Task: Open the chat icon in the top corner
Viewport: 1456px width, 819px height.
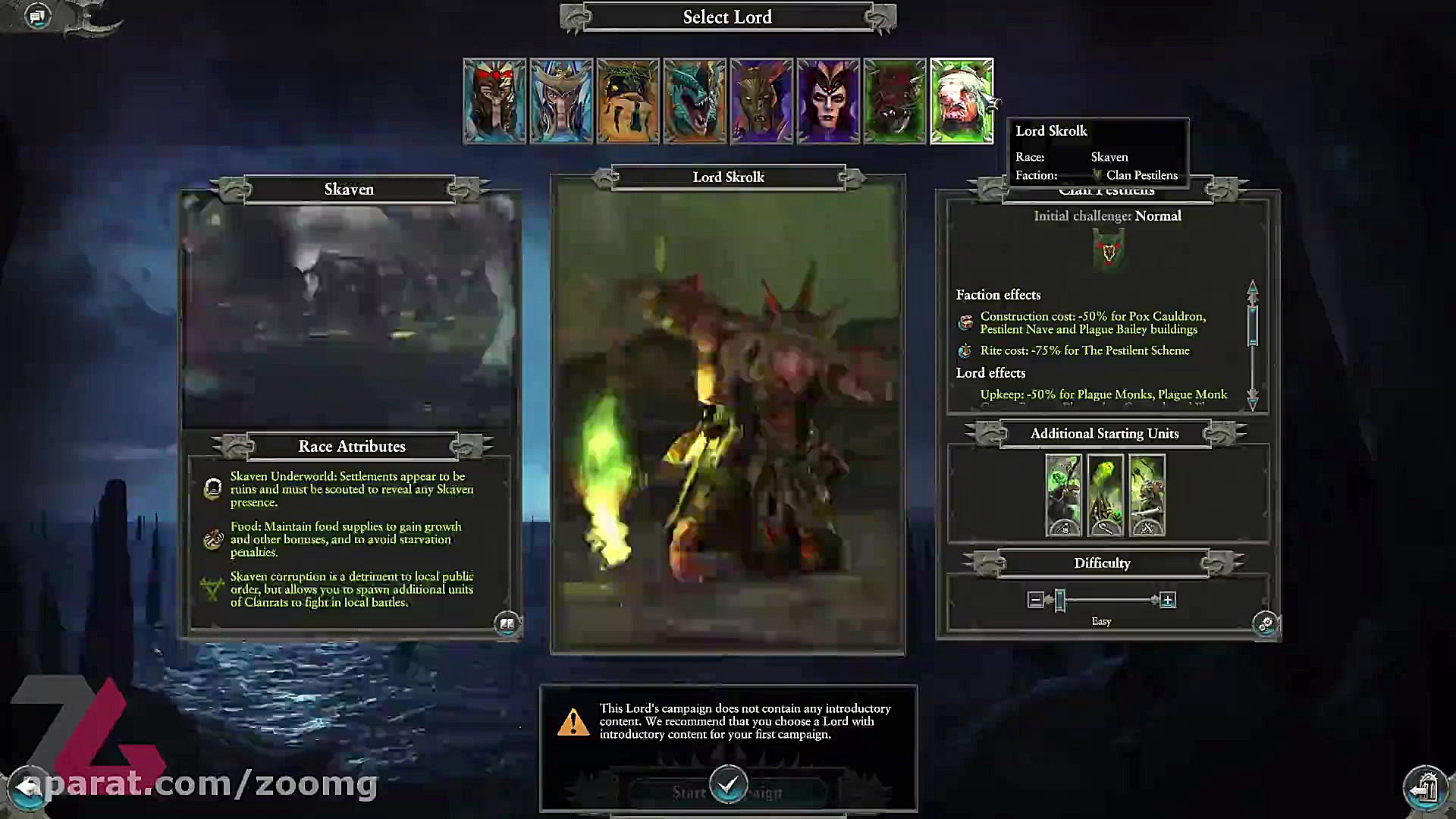Action: 36,16
